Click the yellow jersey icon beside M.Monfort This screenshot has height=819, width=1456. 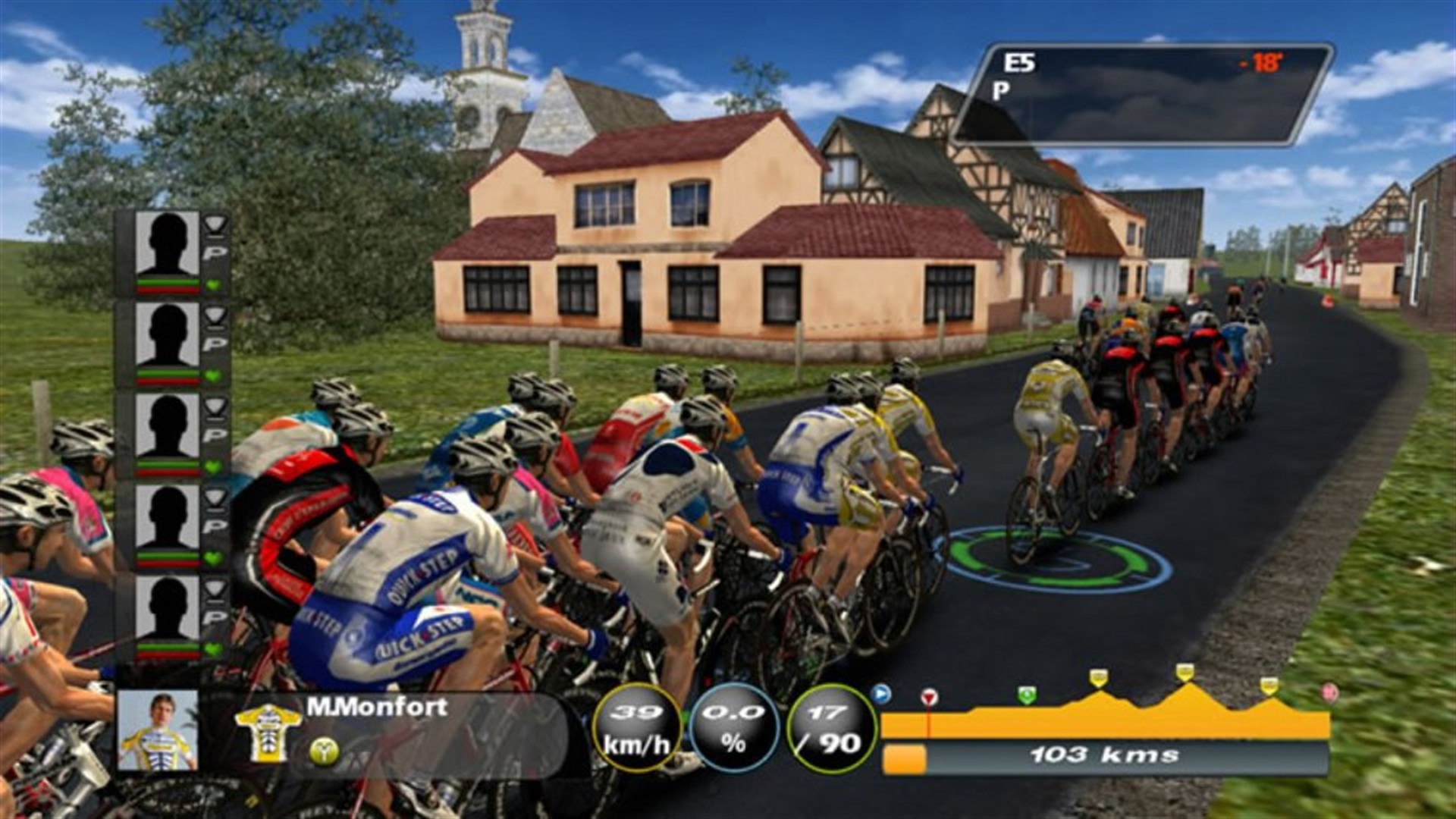pyautogui.click(x=269, y=733)
